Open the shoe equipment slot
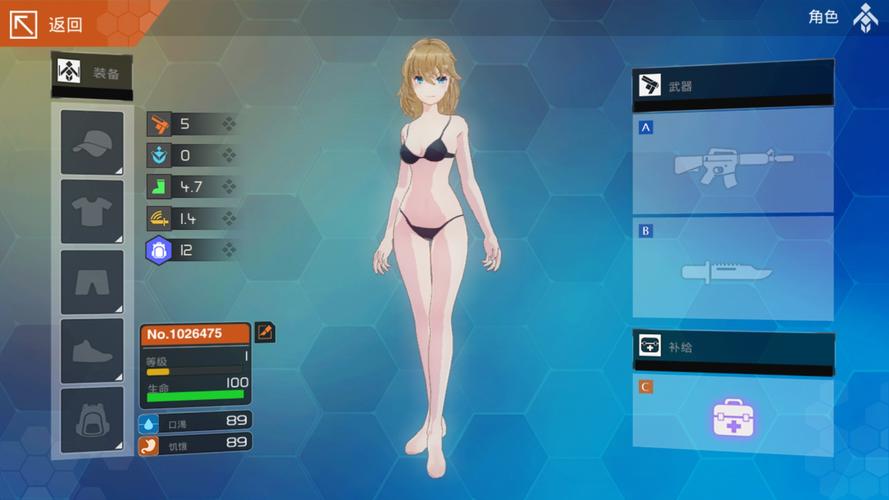This screenshot has height=500, width=889. [92, 351]
